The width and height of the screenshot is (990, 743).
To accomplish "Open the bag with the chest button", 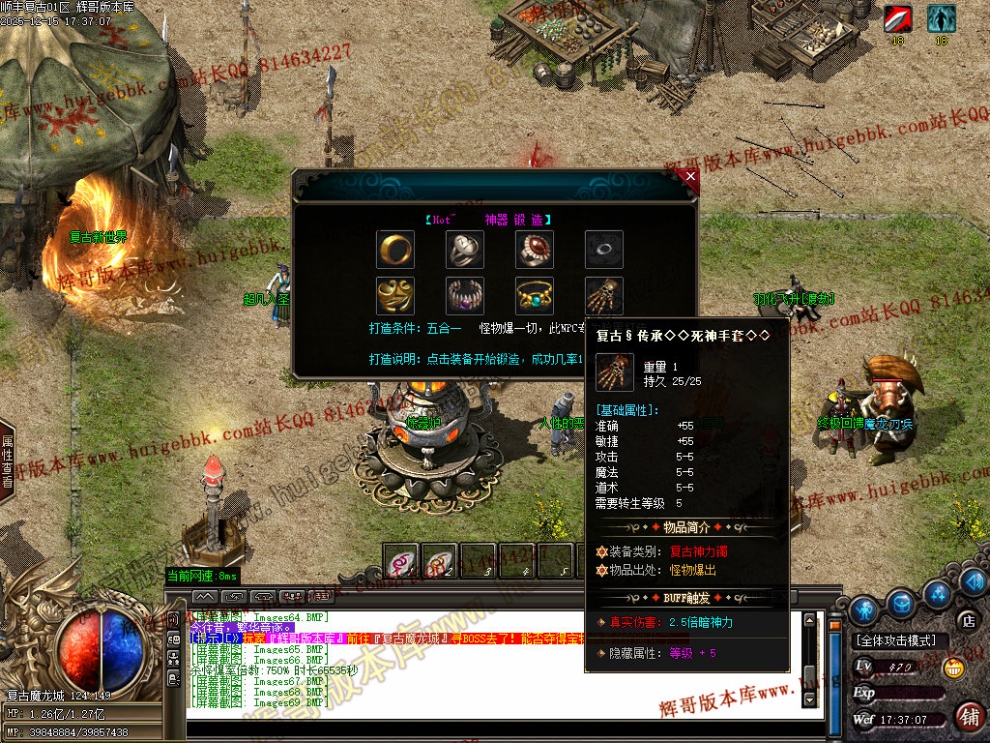I will (901, 603).
